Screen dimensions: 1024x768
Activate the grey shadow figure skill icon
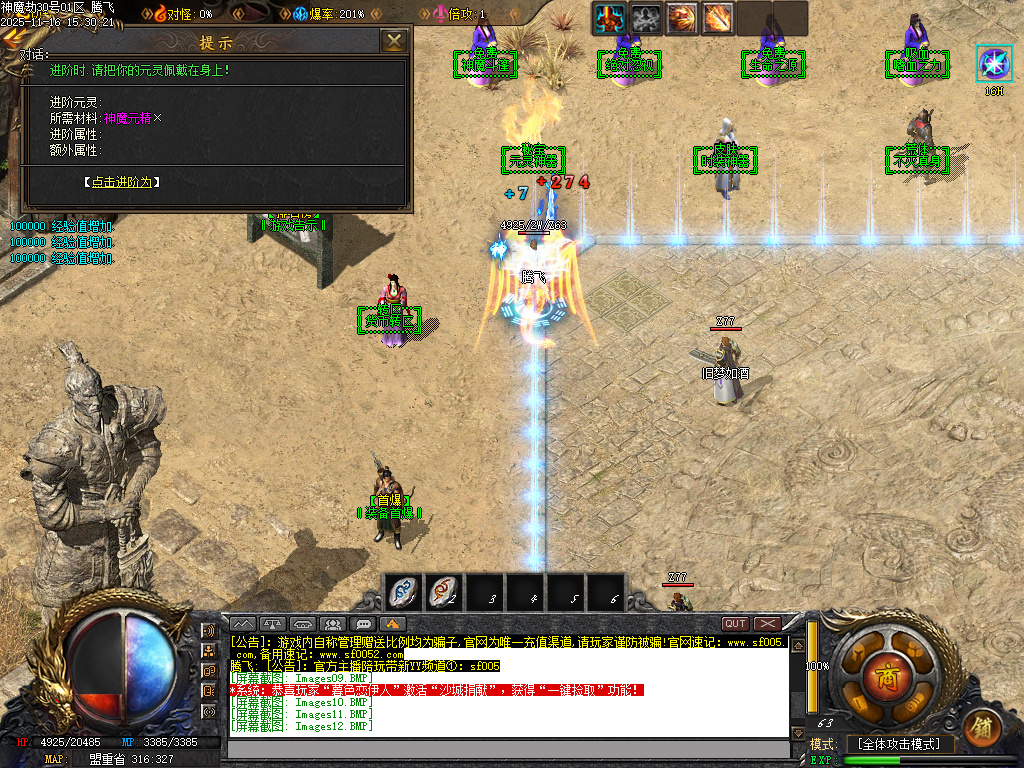click(646, 17)
